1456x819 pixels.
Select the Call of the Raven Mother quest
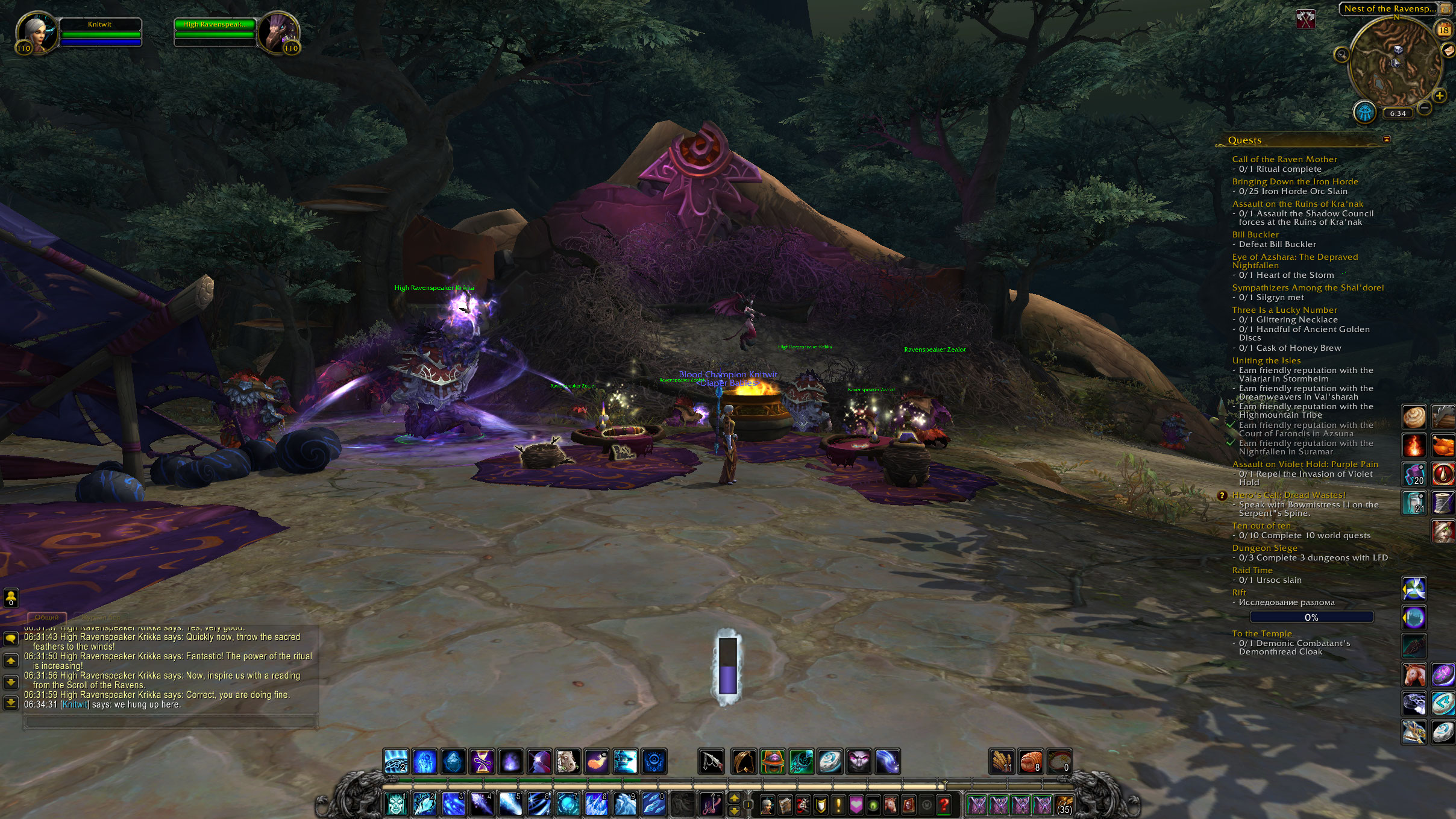tap(1284, 159)
